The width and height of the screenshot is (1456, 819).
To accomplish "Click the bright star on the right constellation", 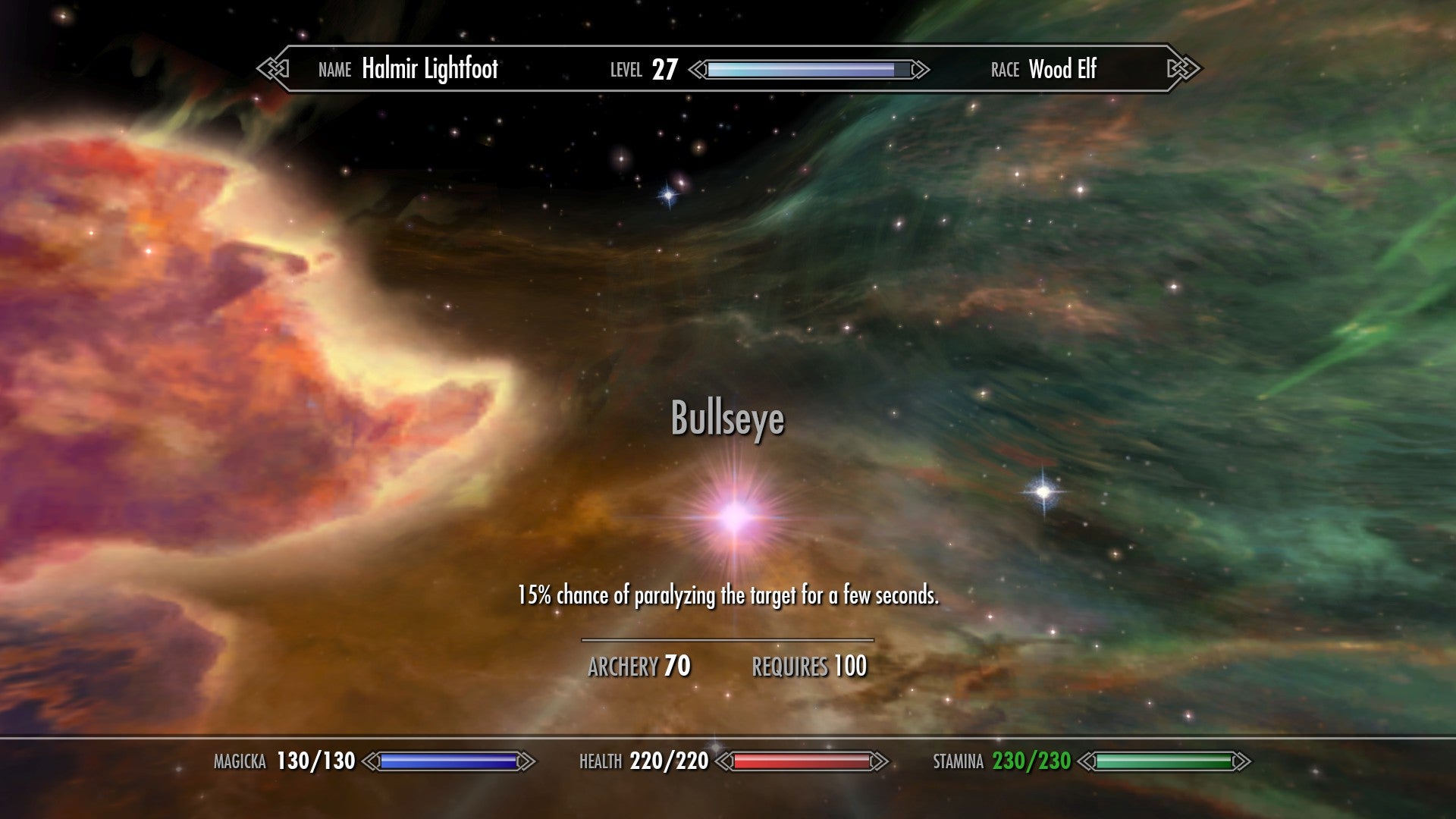I will pyautogui.click(x=1044, y=493).
